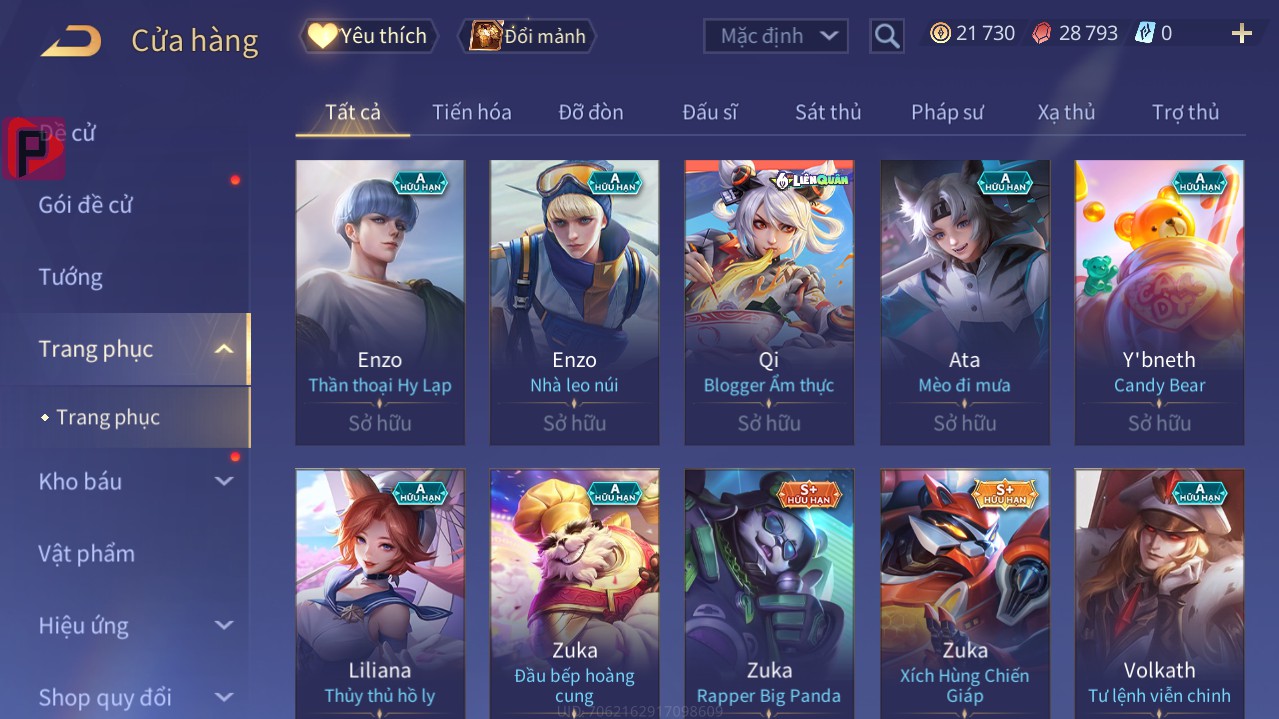
Task: Filter by the Xạ thủ tab
Action: [1066, 112]
